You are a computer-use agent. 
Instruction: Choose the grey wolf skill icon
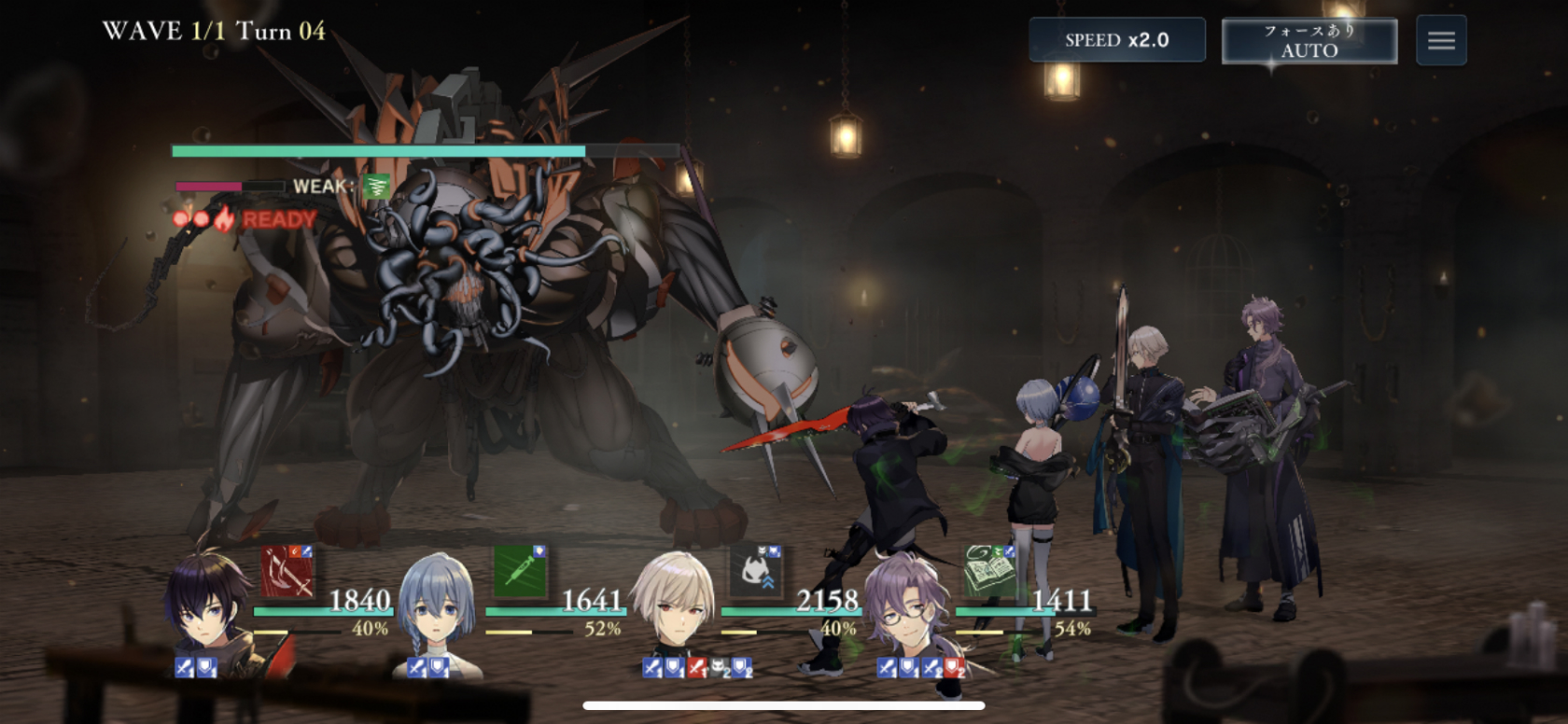tap(755, 571)
